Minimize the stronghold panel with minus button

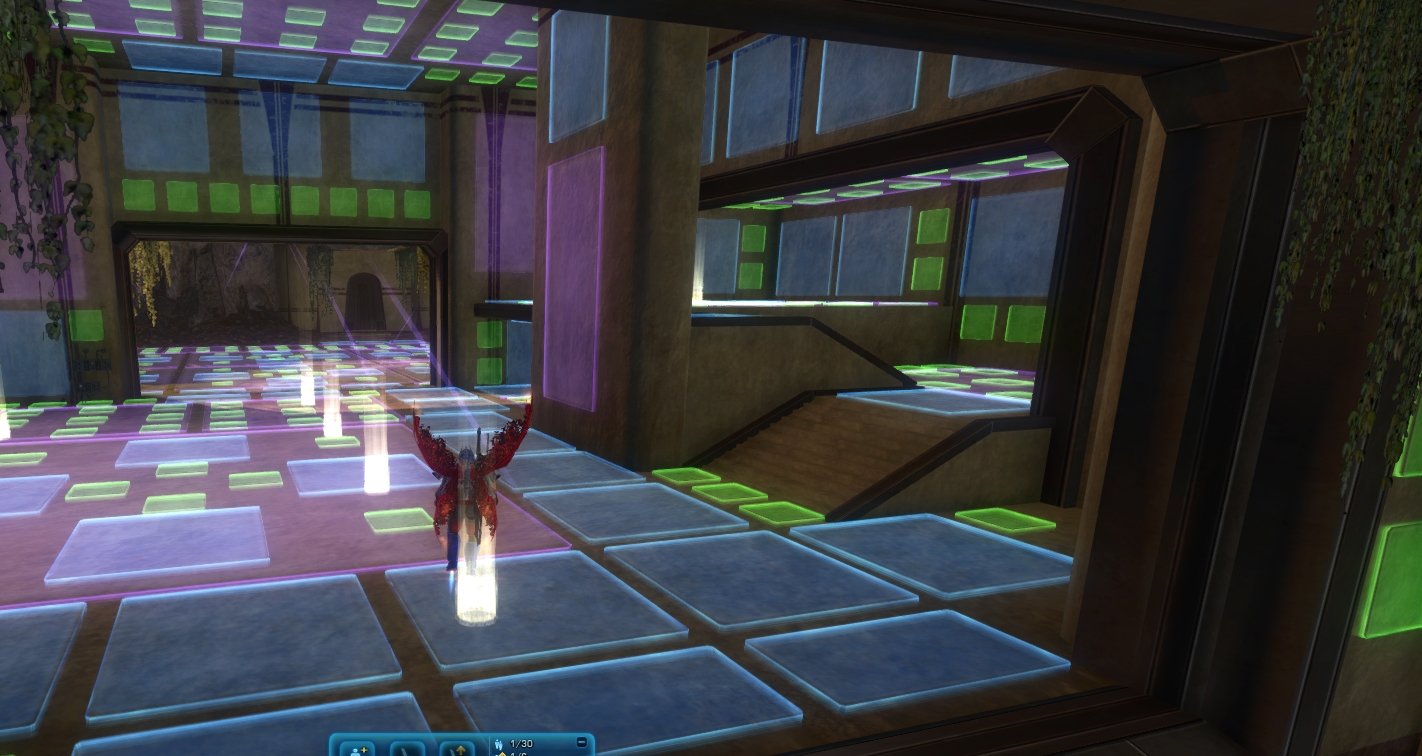[x=582, y=742]
